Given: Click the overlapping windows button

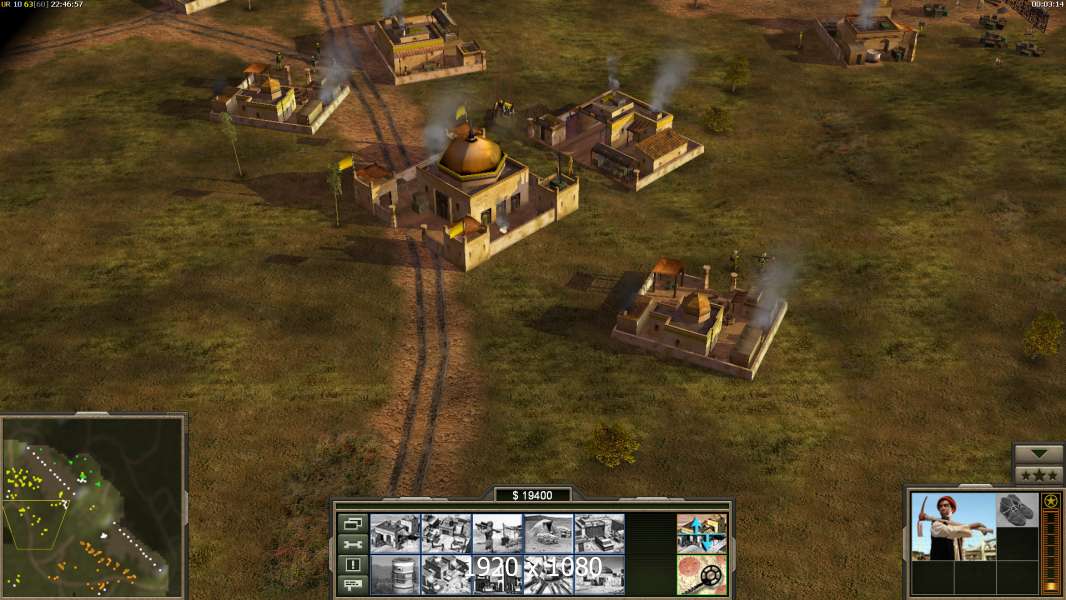Looking at the screenshot, I should click(x=352, y=523).
